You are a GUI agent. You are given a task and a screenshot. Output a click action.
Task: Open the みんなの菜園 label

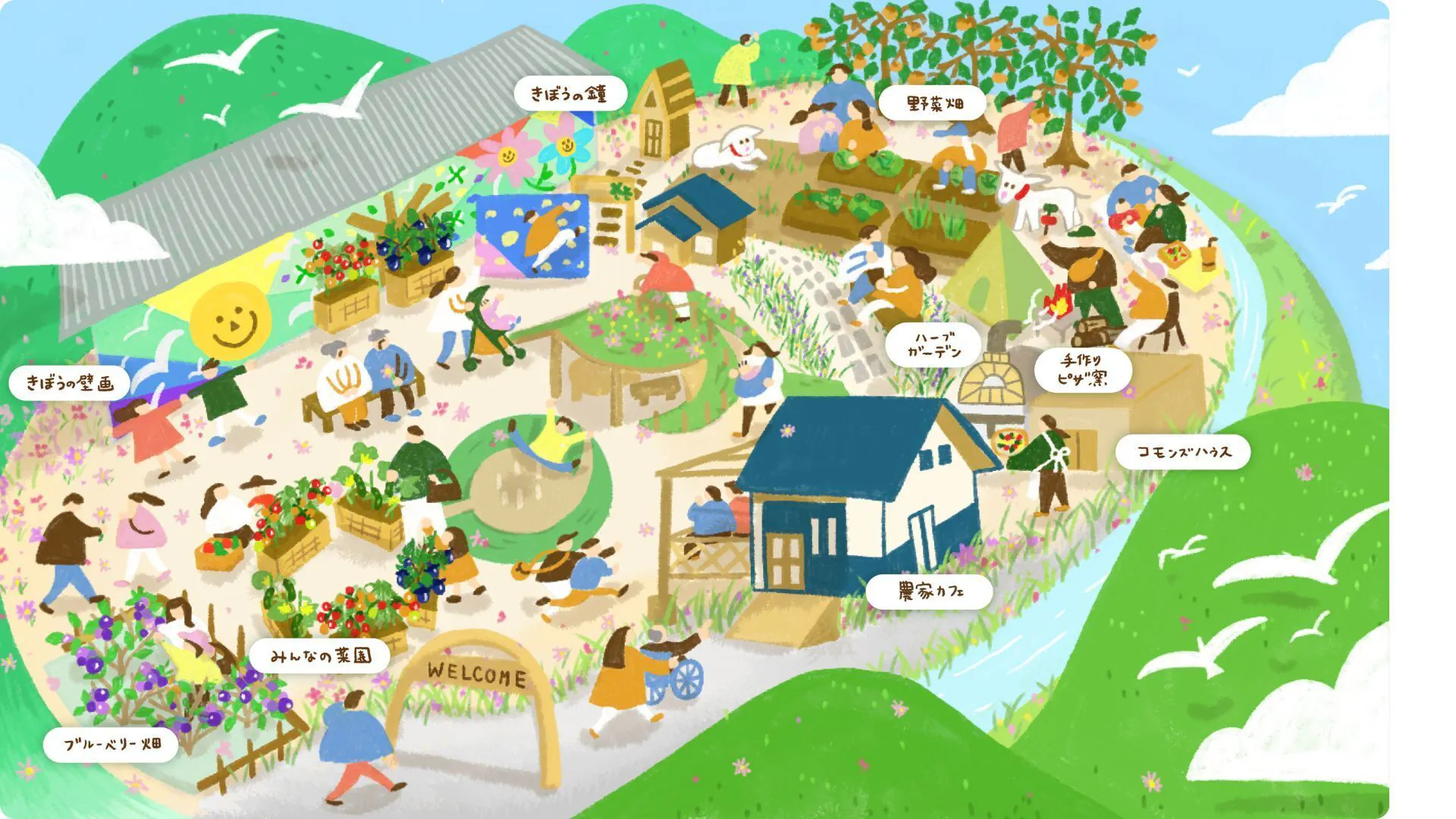coord(320,656)
